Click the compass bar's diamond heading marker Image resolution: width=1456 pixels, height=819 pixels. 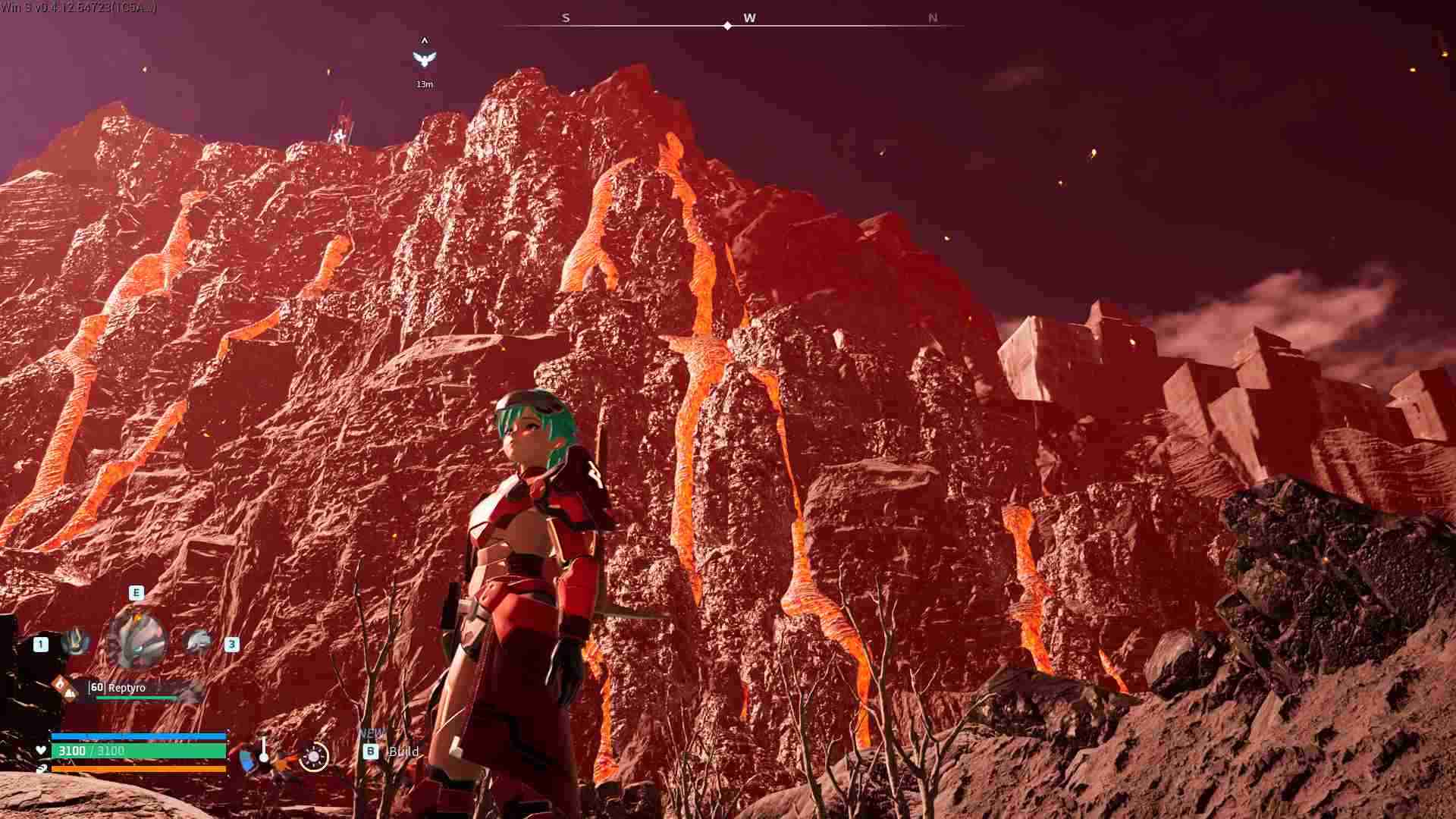(727, 26)
